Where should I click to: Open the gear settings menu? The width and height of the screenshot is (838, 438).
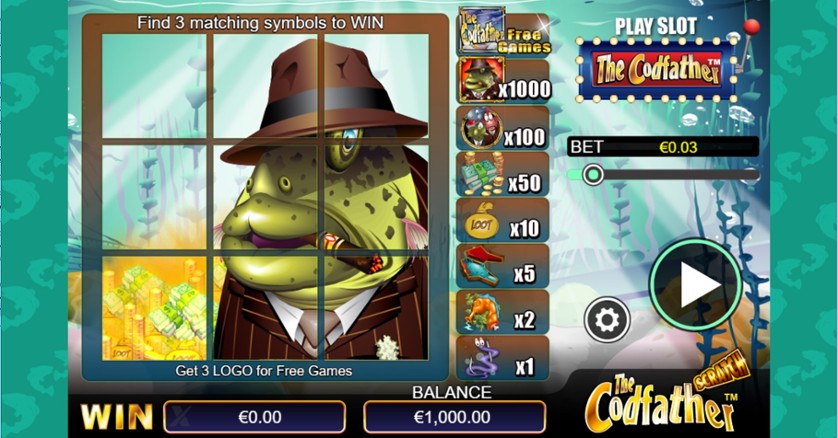(x=608, y=321)
